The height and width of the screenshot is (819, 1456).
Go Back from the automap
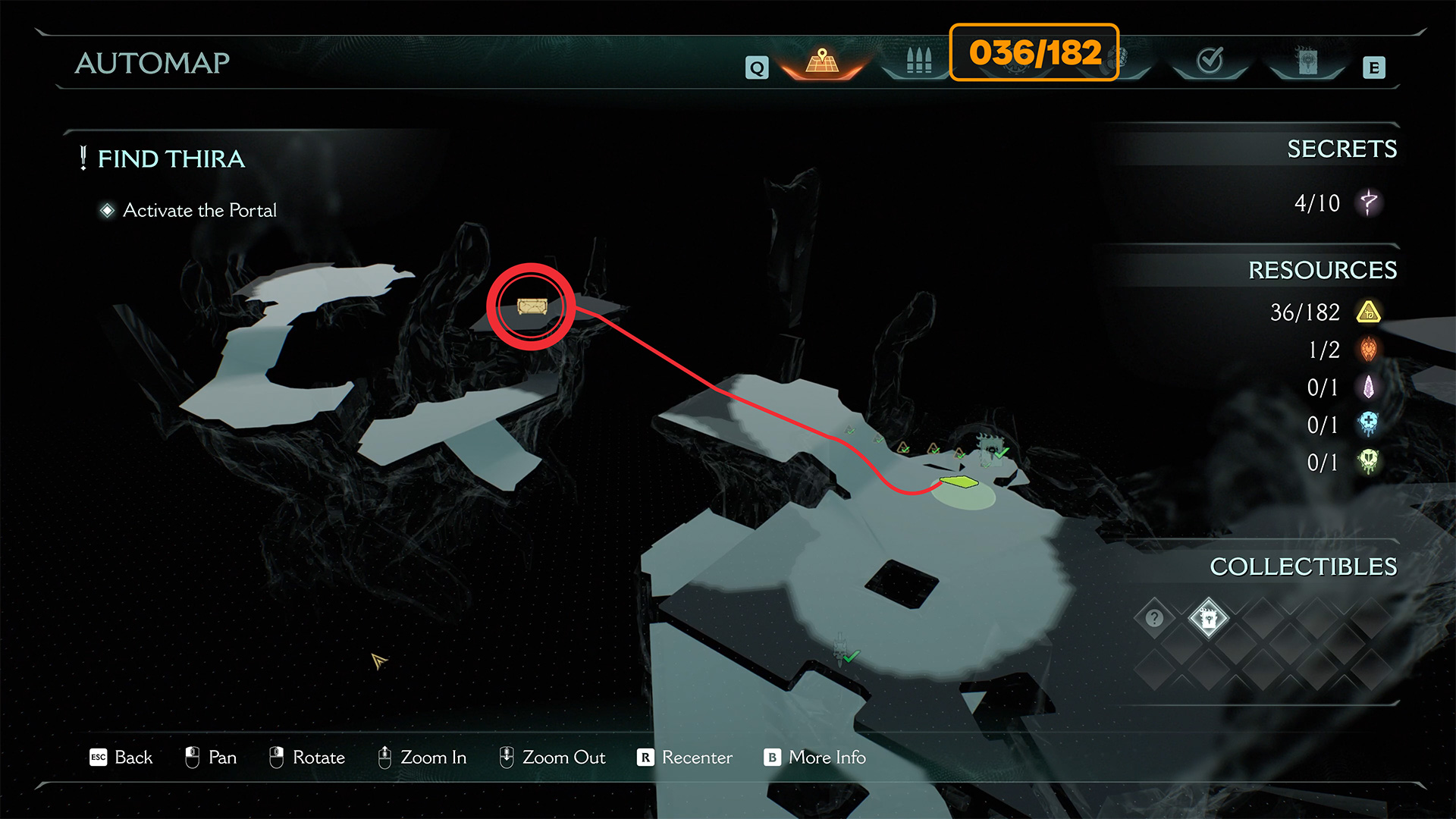pos(121,758)
